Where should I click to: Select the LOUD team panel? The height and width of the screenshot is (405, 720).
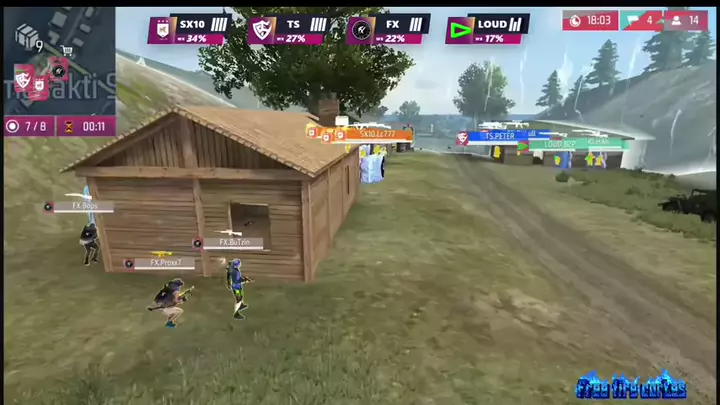486,29
